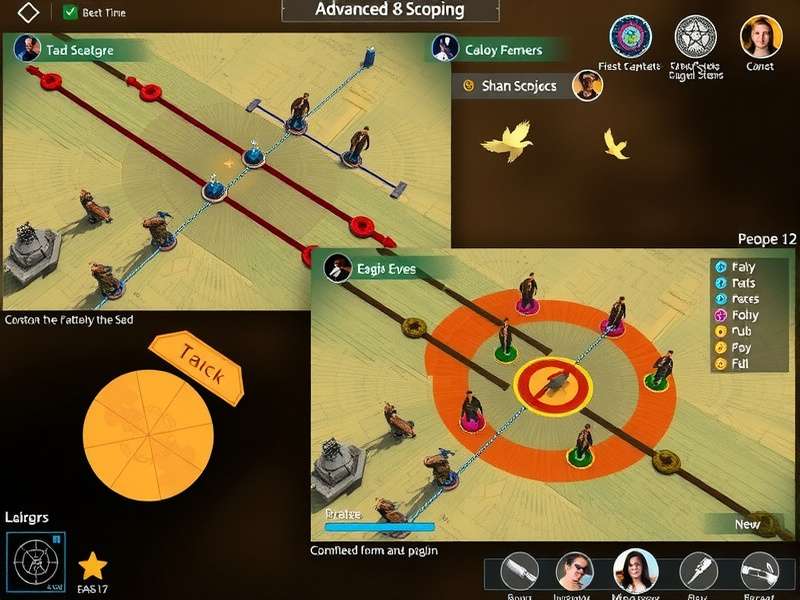Click the diamond icon in the top-left corner

tap(29, 13)
